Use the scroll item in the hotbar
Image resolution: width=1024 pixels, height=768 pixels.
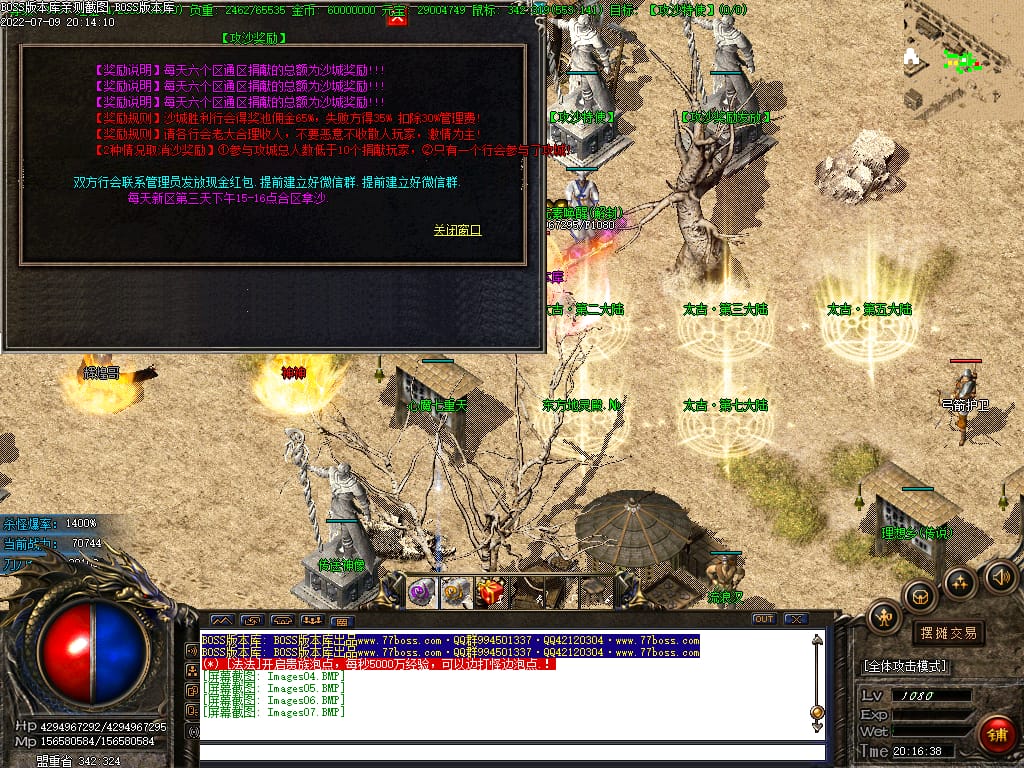click(457, 592)
